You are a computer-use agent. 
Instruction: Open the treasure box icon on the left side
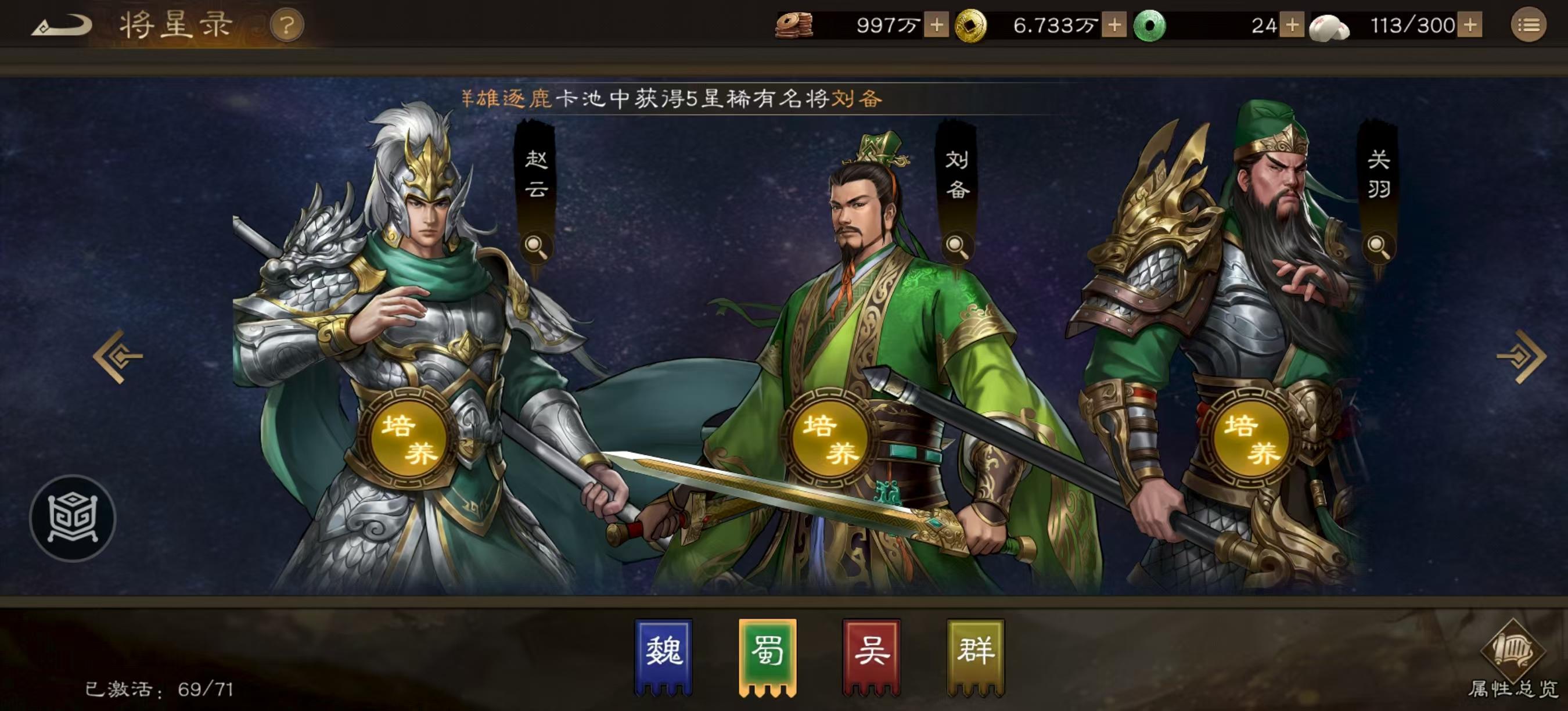pos(73,519)
